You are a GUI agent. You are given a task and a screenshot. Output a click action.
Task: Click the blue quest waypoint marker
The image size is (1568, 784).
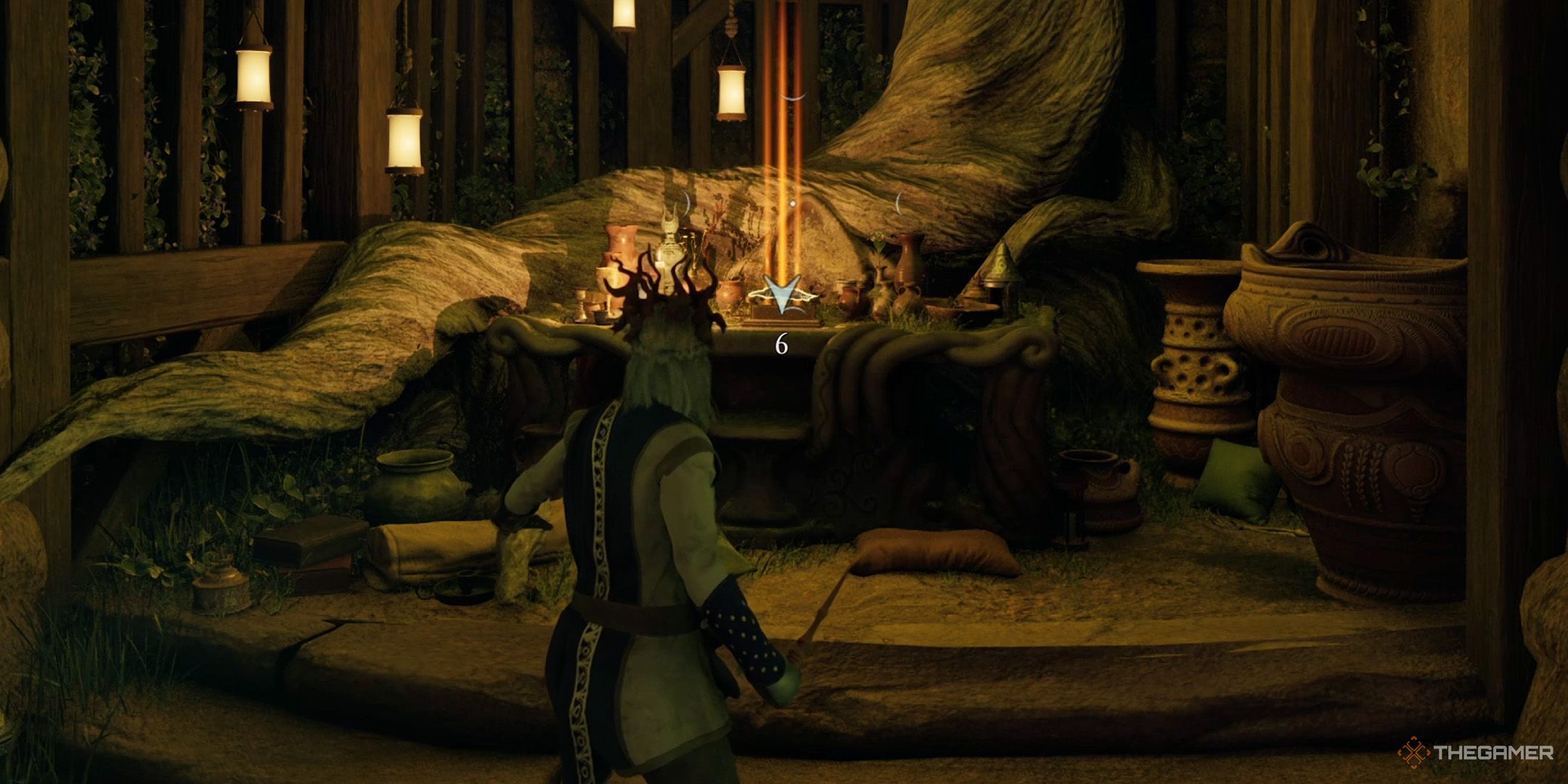pos(780,296)
